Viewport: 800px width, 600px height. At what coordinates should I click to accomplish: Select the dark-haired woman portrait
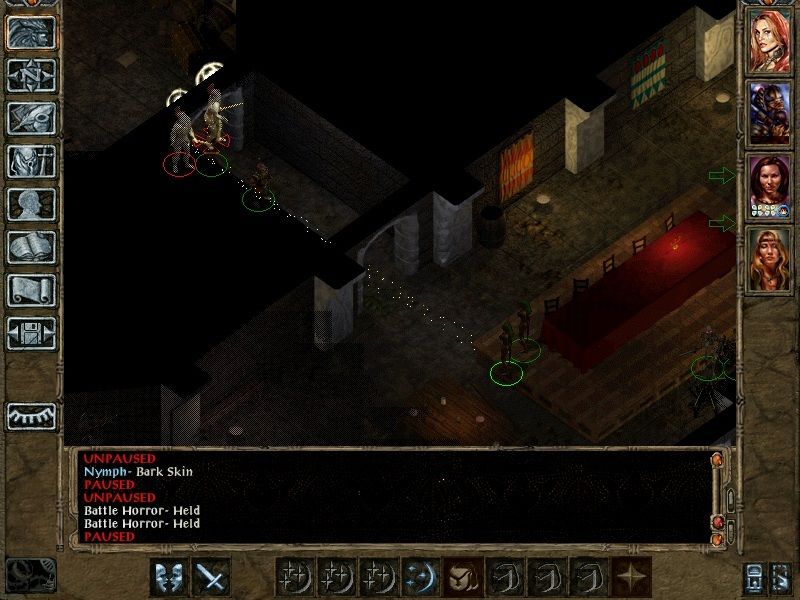[x=769, y=186]
